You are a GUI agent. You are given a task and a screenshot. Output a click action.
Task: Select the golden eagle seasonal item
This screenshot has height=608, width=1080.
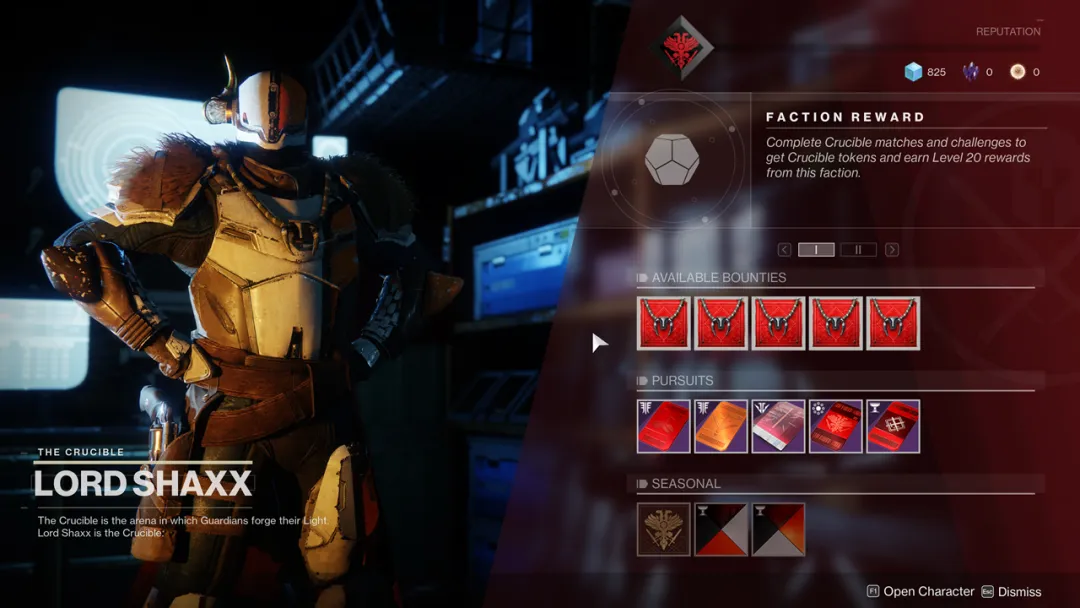pyautogui.click(x=664, y=529)
